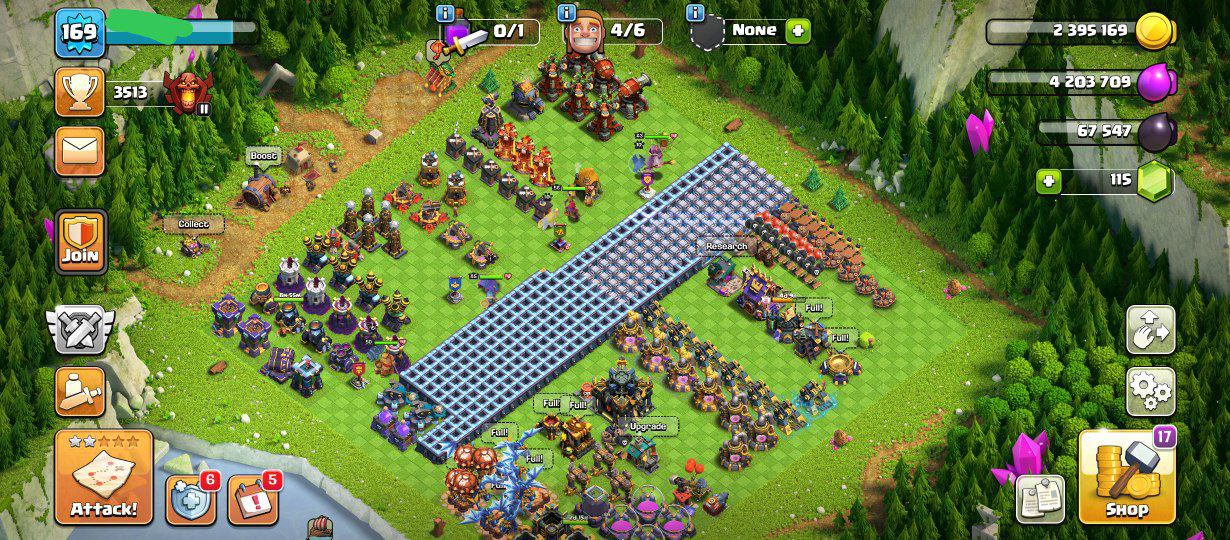Image resolution: width=1230 pixels, height=540 pixels.
Task: Tap the Collect bubble
Action: [193, 224]
